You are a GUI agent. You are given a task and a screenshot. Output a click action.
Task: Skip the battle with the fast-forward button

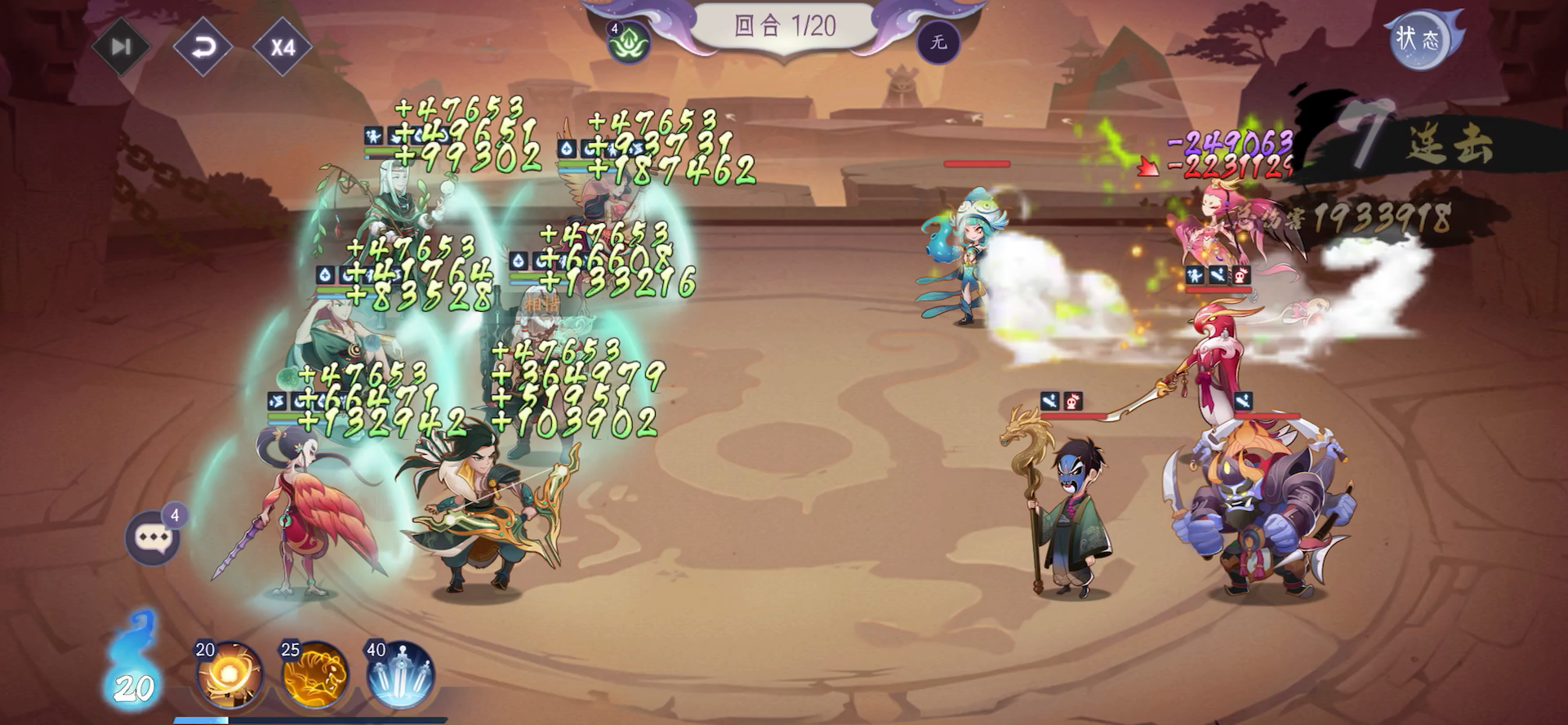(x=121, y=47)
